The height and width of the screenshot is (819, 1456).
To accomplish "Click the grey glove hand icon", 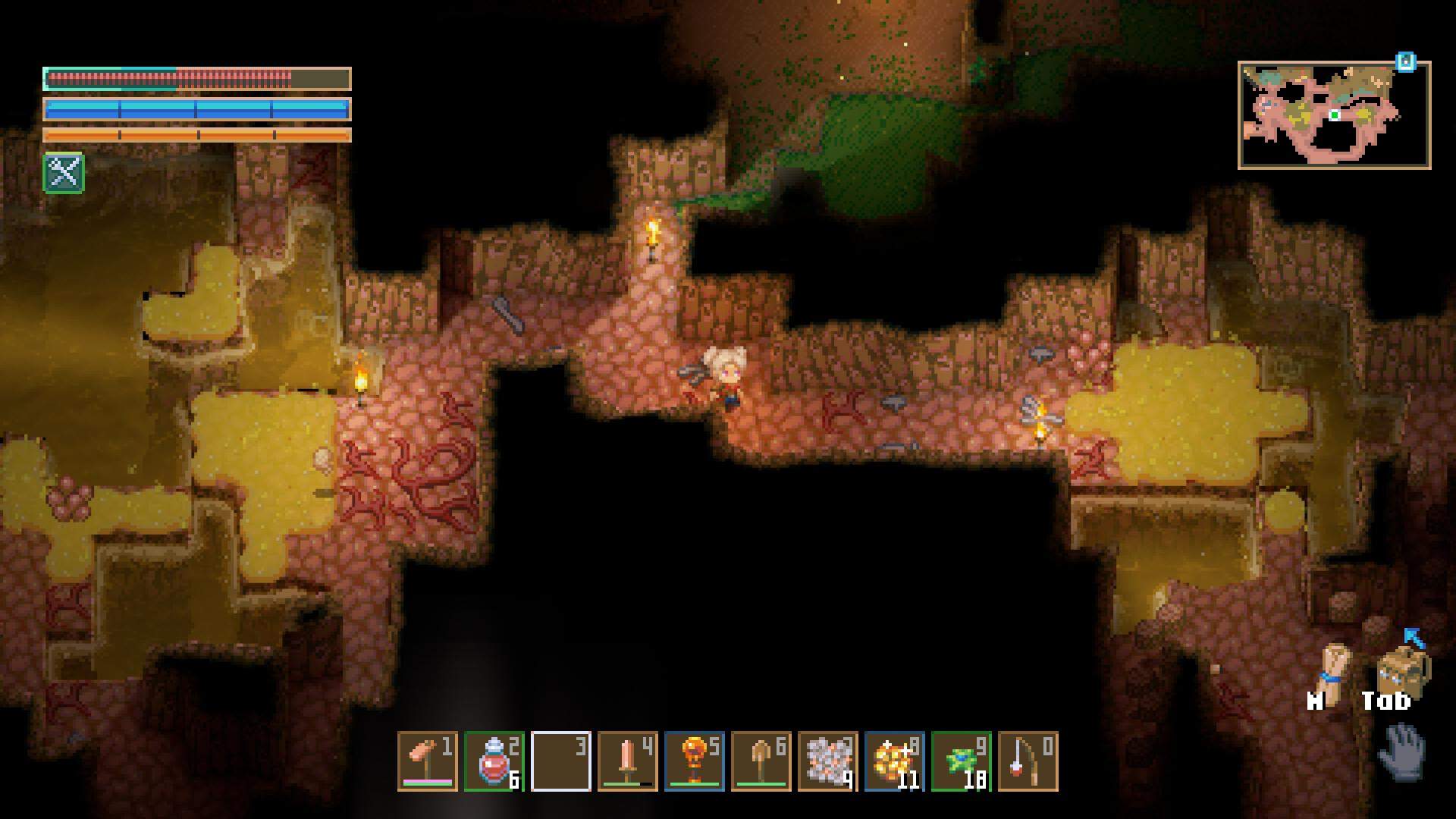I will 1403,751.
